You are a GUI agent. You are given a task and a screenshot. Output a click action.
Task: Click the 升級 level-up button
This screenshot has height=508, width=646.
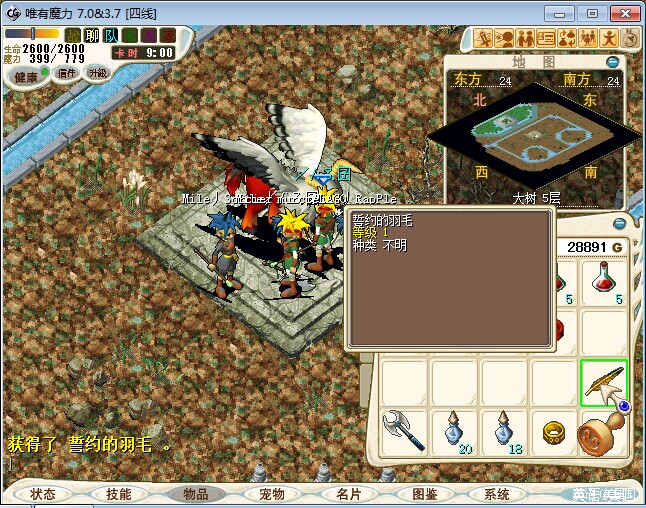tap(98, 73)
